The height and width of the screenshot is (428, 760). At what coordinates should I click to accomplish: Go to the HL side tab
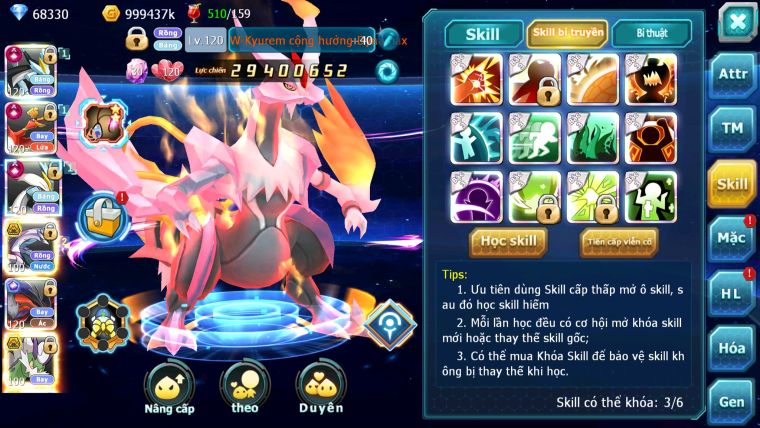732,293
